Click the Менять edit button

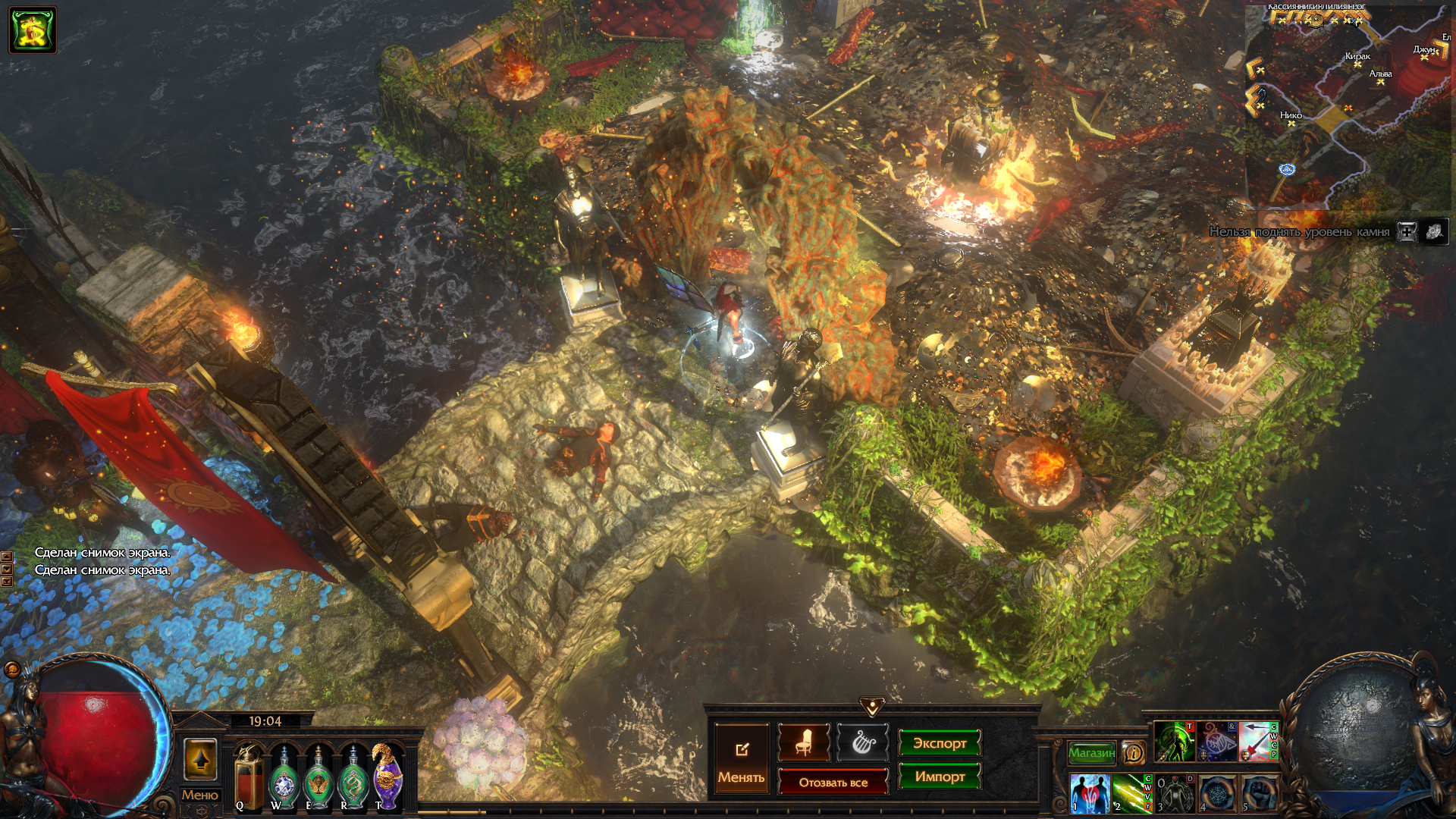[x=741, y=760]
